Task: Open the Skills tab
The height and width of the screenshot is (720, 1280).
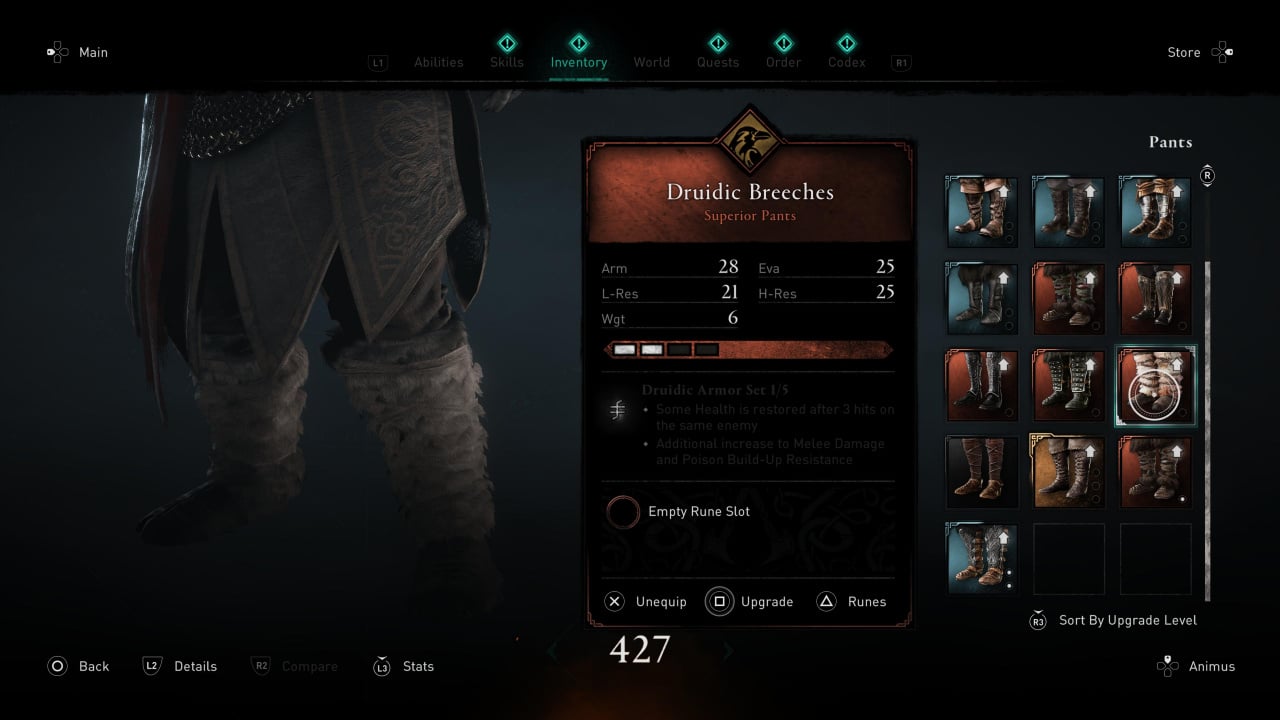Action: tap(507, 62)
